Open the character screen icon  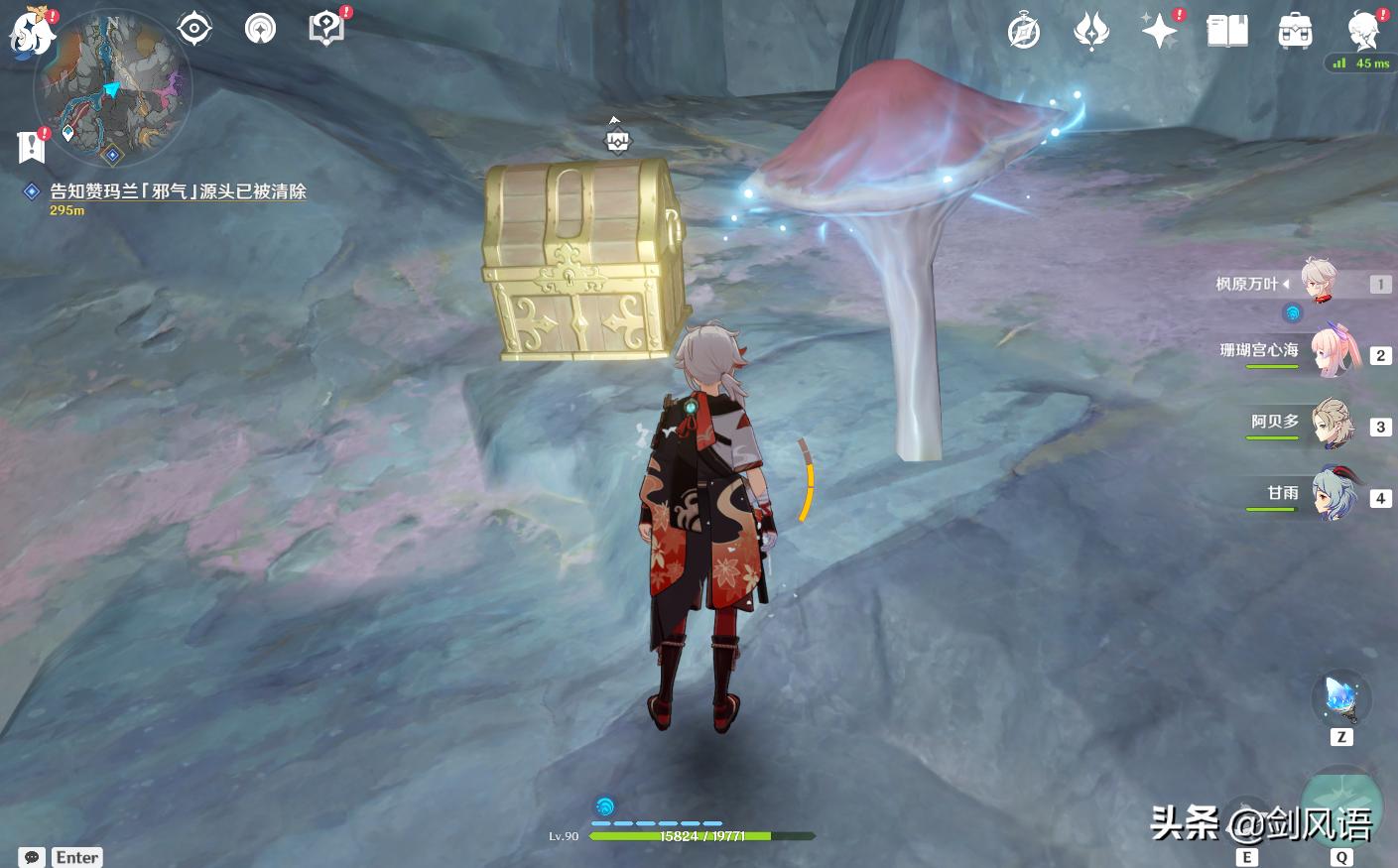tap(1364, 31)
